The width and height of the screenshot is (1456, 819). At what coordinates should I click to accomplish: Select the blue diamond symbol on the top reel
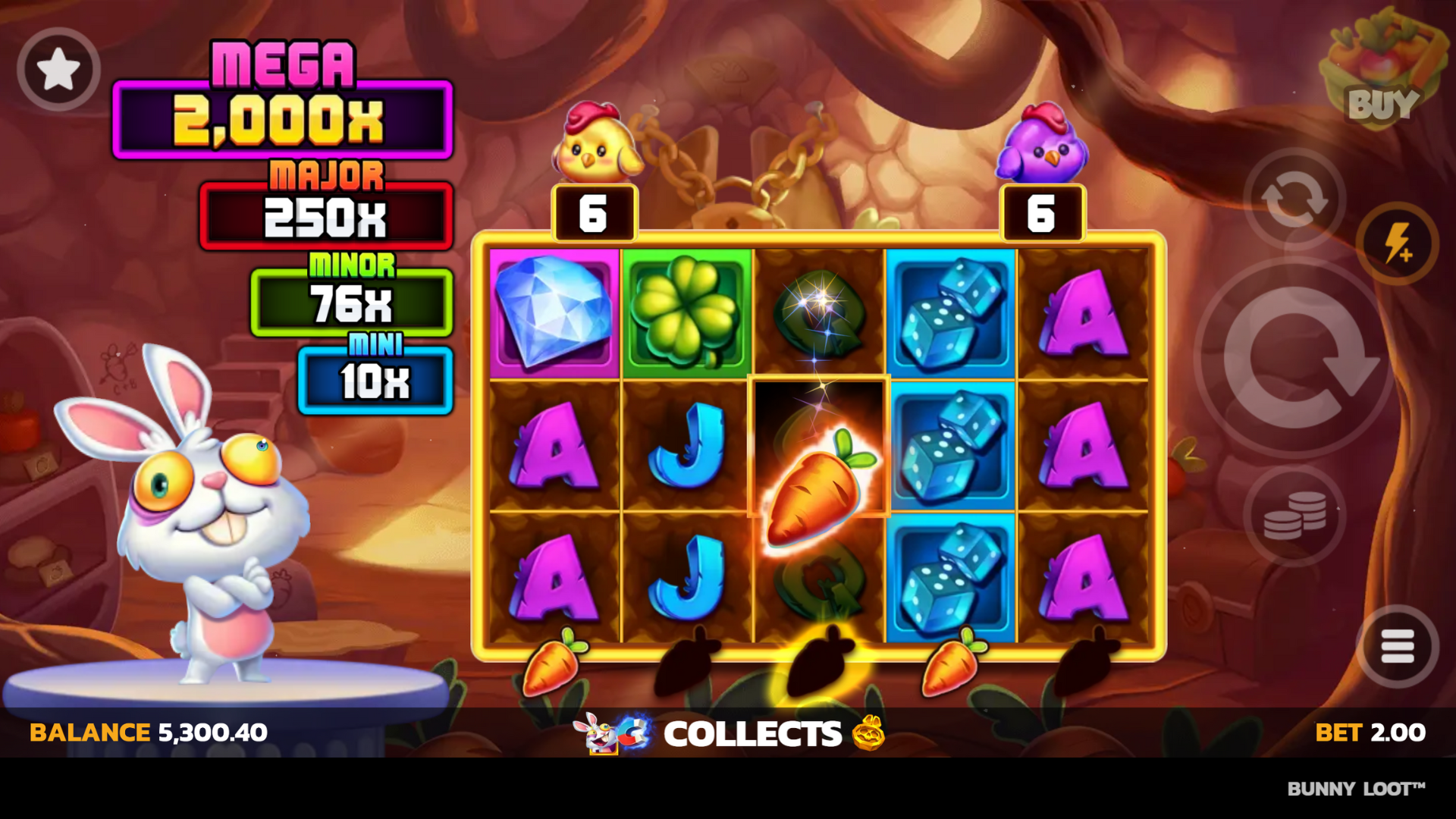coord(553,313)
